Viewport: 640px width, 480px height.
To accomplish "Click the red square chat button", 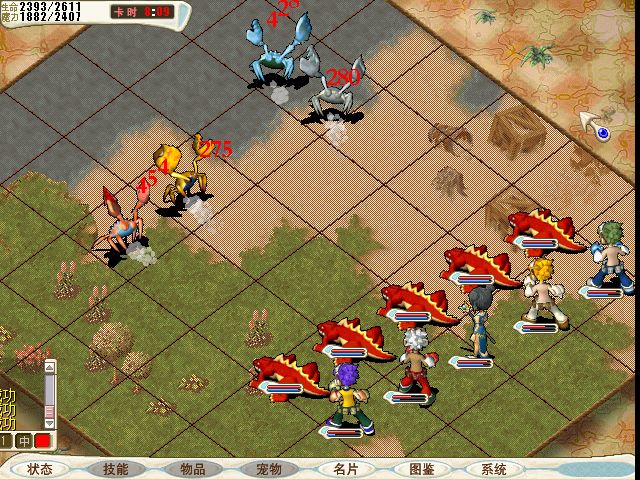I will click(x=42, y=441).
